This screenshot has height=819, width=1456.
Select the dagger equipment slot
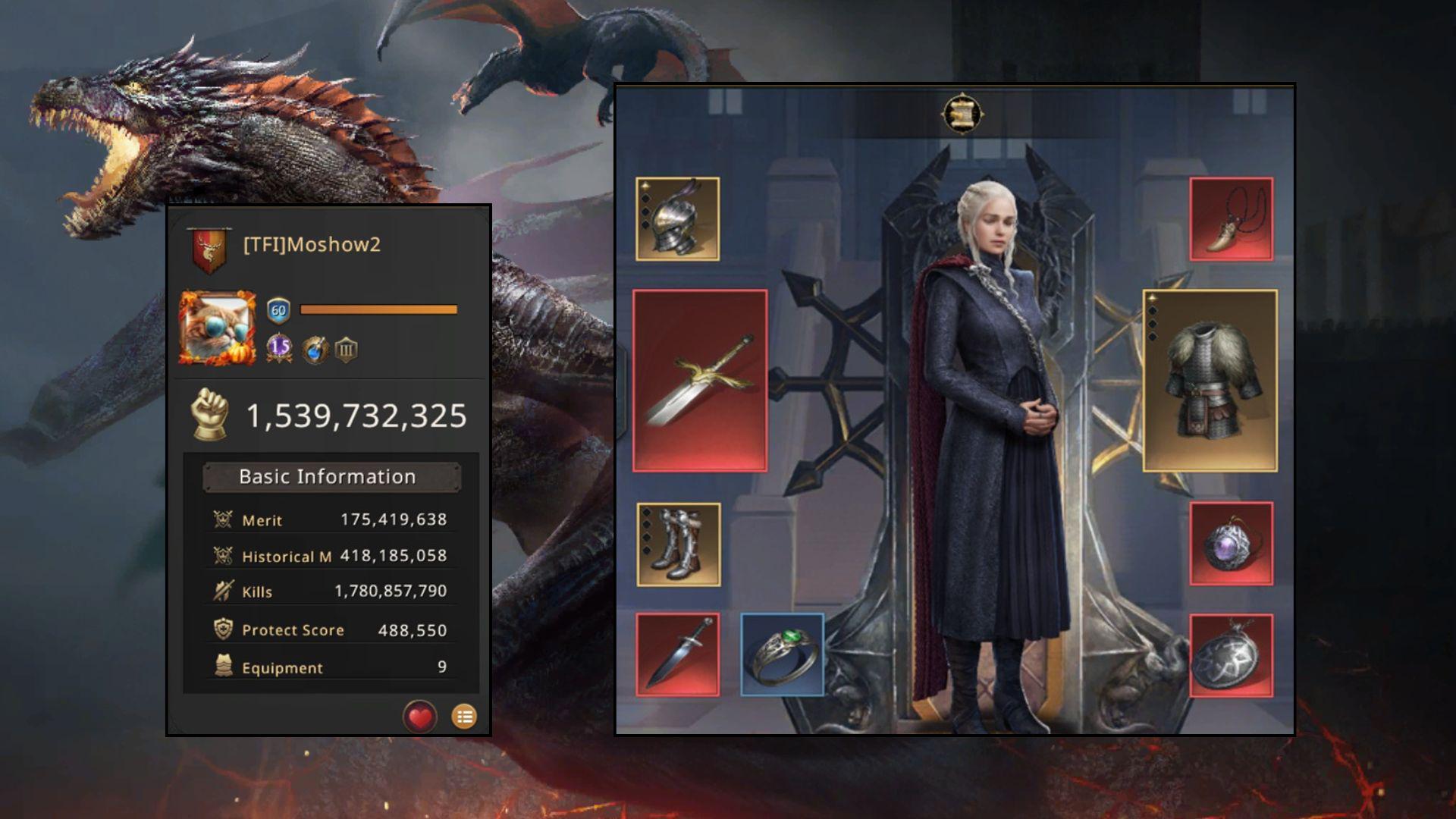pyautogui.click(x=677, y=655)
